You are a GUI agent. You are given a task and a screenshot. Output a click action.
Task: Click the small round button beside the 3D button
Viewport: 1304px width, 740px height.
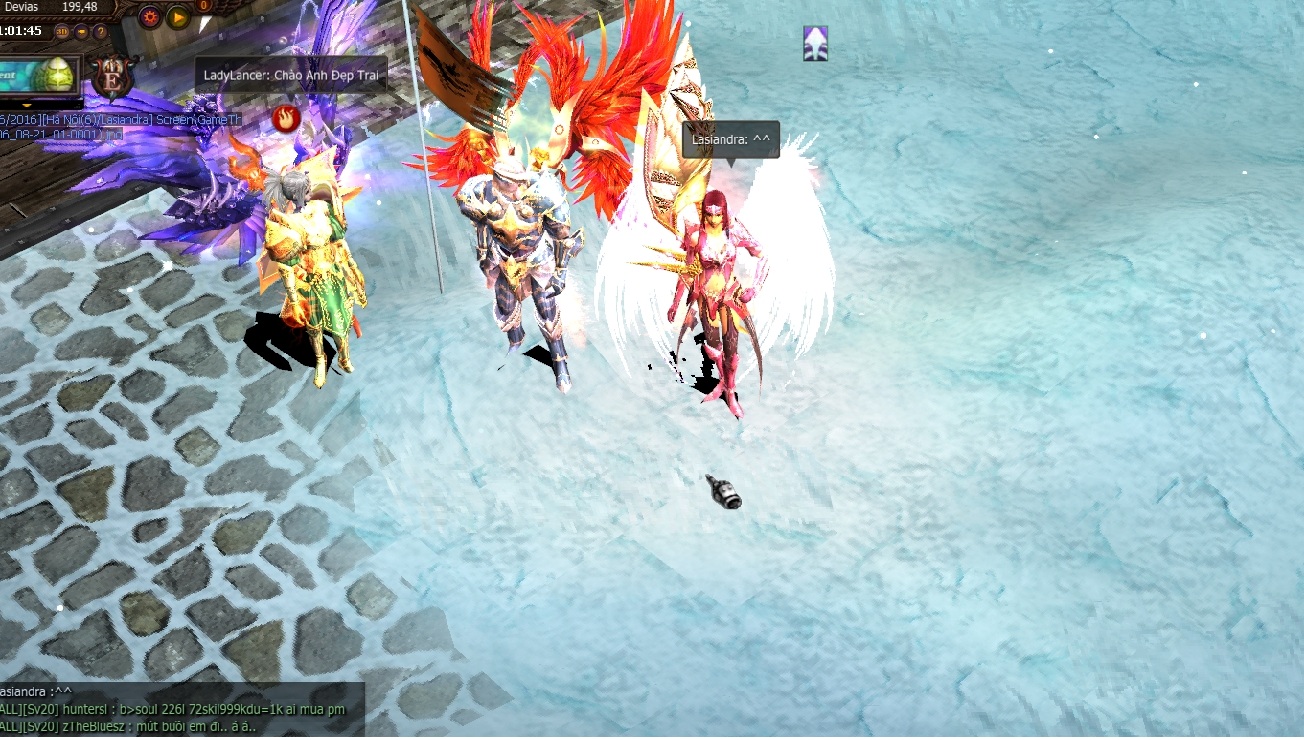(x=82, y=32)
